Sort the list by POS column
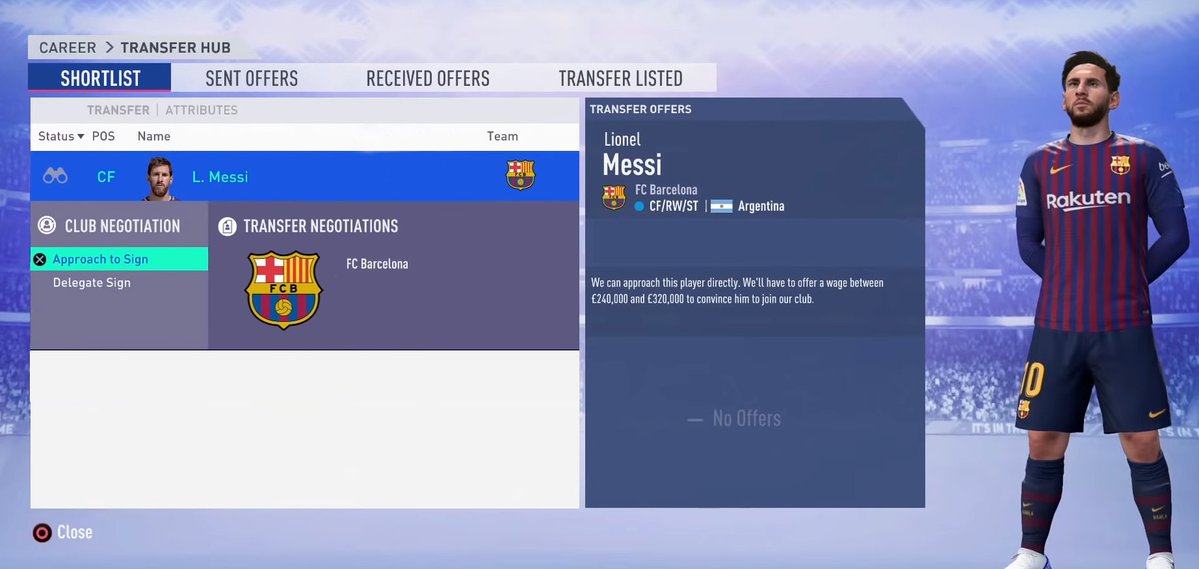This screenshot has height=569, width=1199. [104, 136]
